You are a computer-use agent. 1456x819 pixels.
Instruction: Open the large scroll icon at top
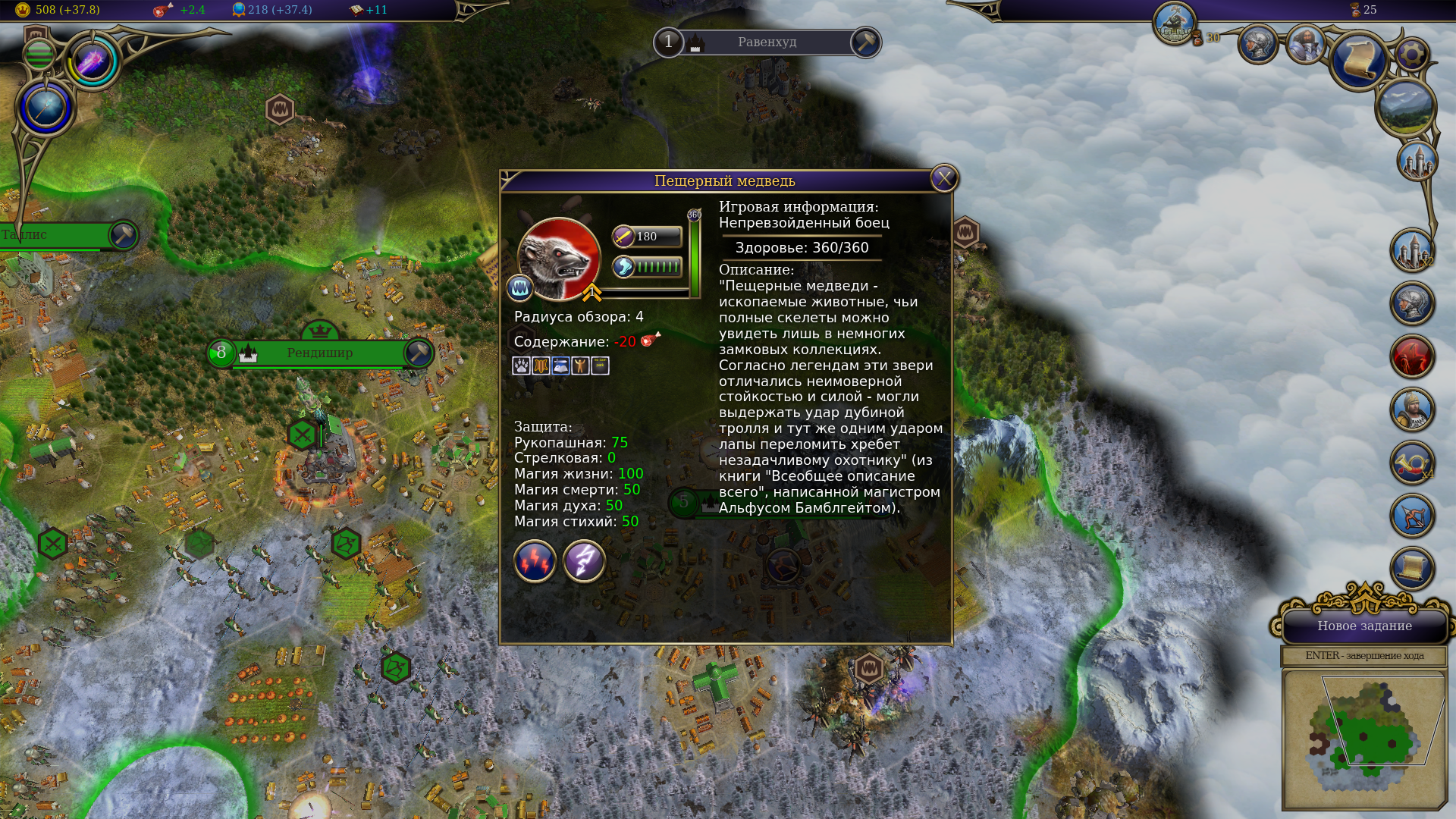tap(1358, 61)
